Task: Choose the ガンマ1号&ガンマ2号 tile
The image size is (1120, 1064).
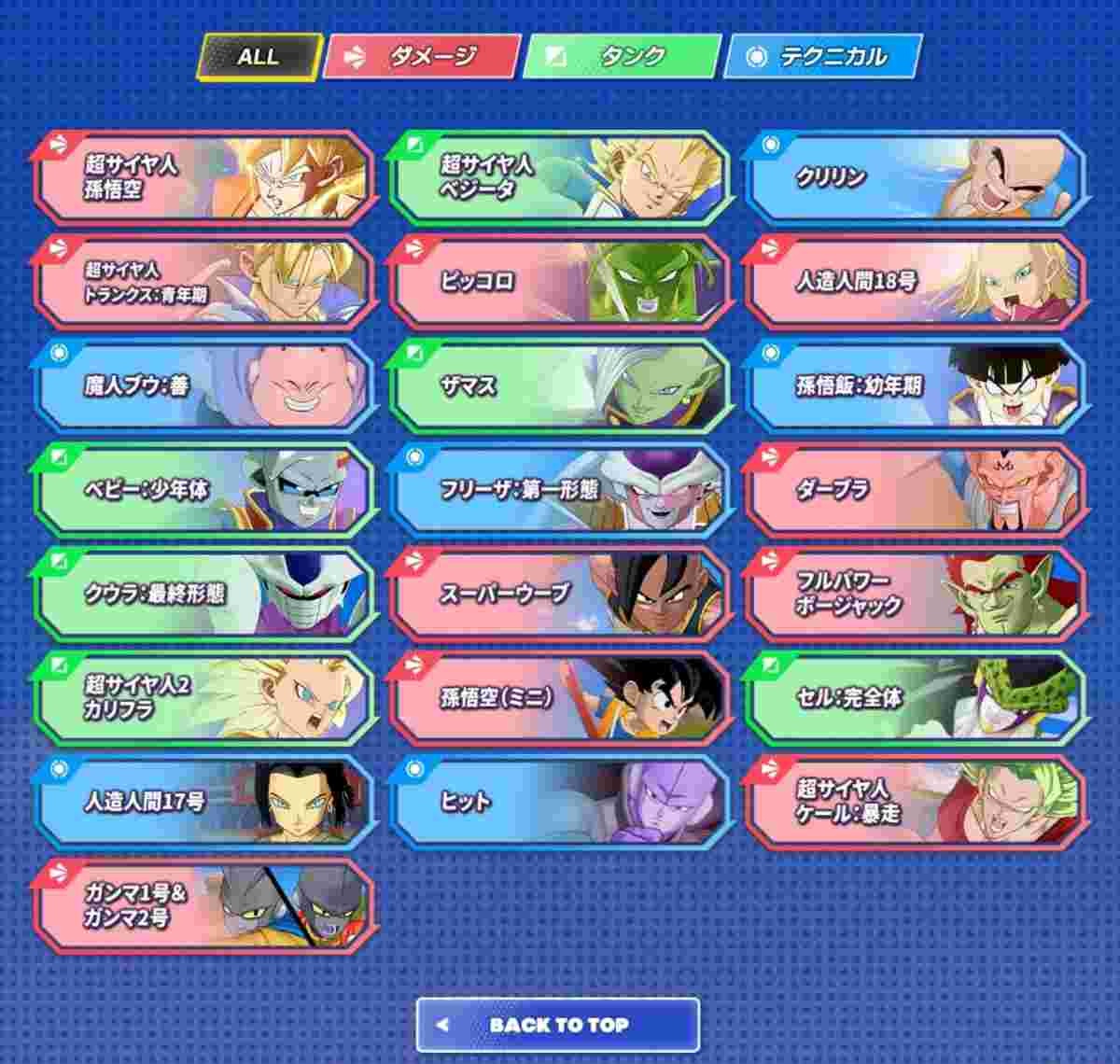Action: pyautogui.click(x=203, y=905)
